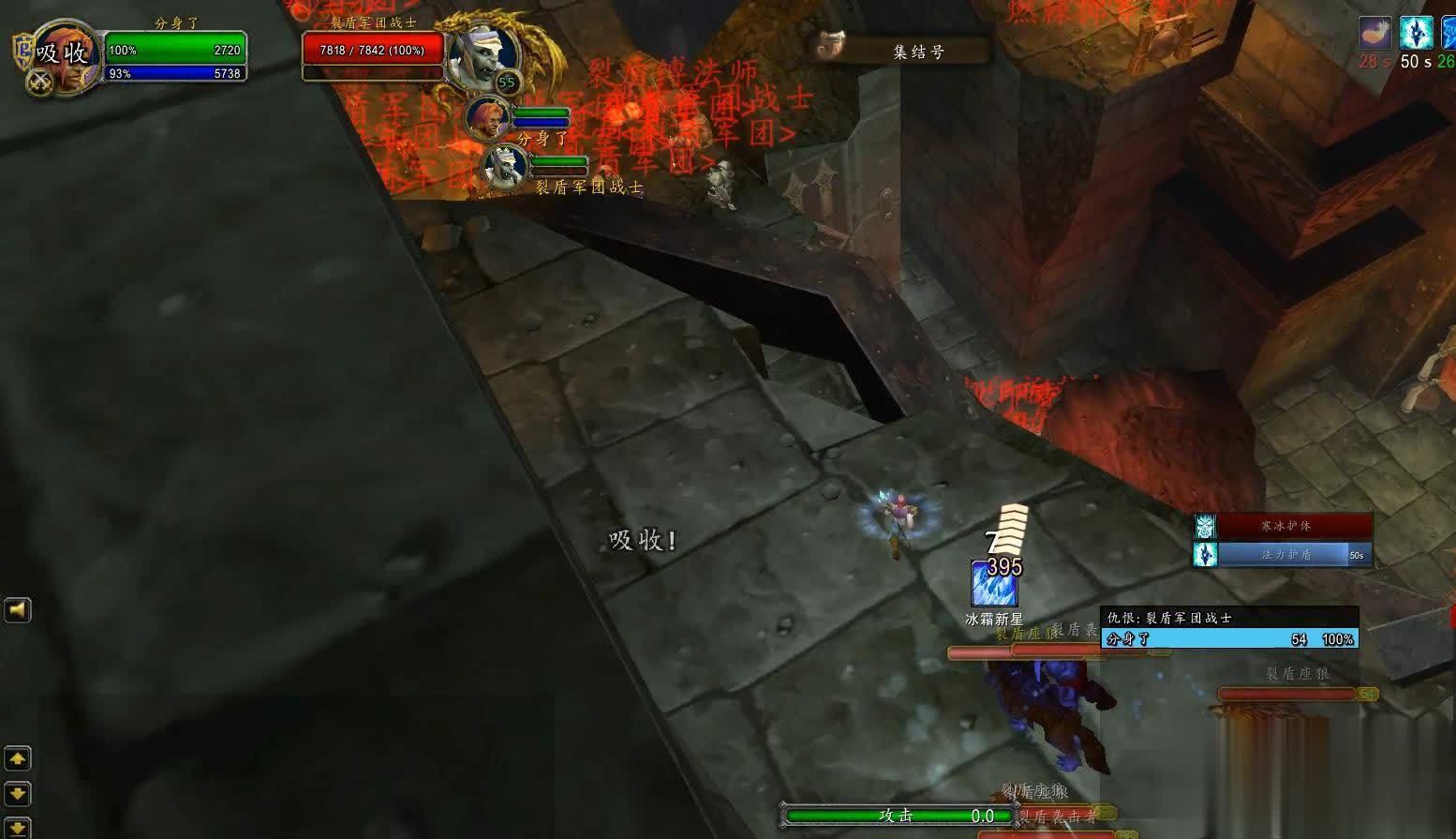Select the 裂盾军团战士 target portrait

tap(482, 55)
